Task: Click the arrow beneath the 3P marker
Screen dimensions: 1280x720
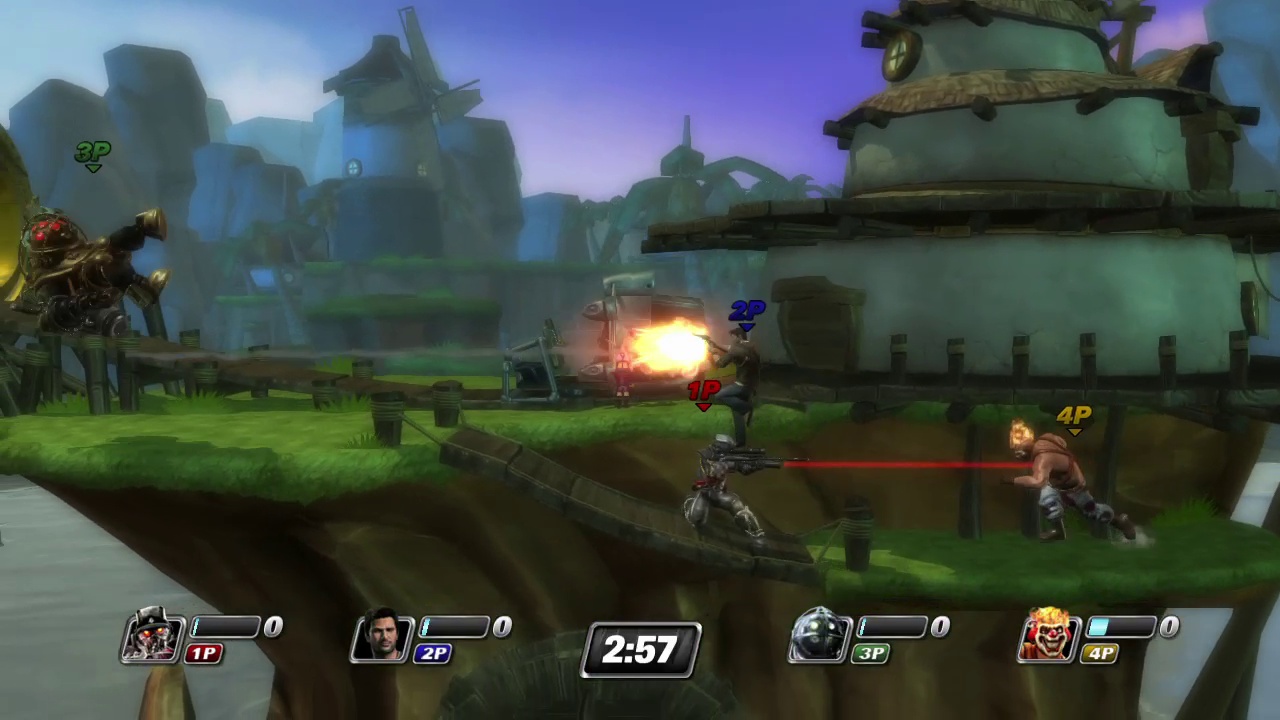Action: click(93, 168)
